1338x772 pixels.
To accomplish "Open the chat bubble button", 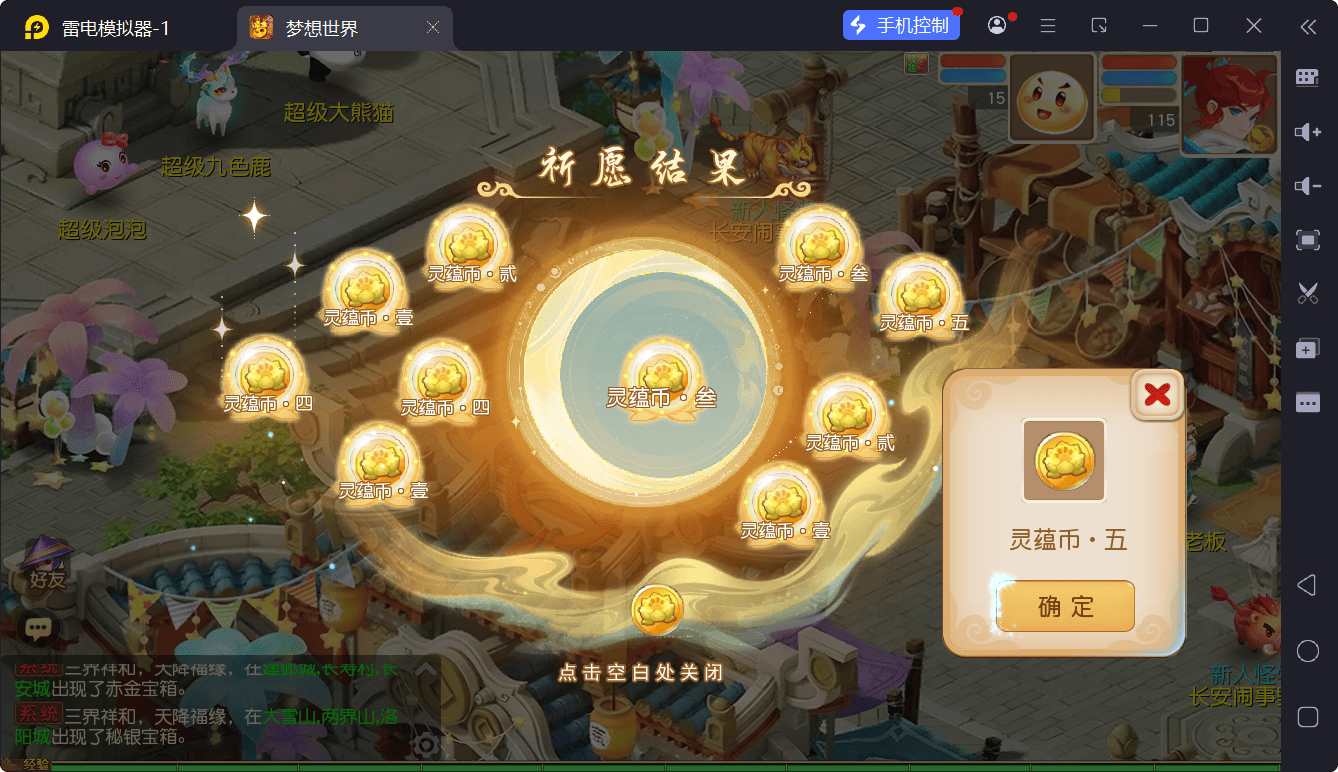I will [38, 628].
